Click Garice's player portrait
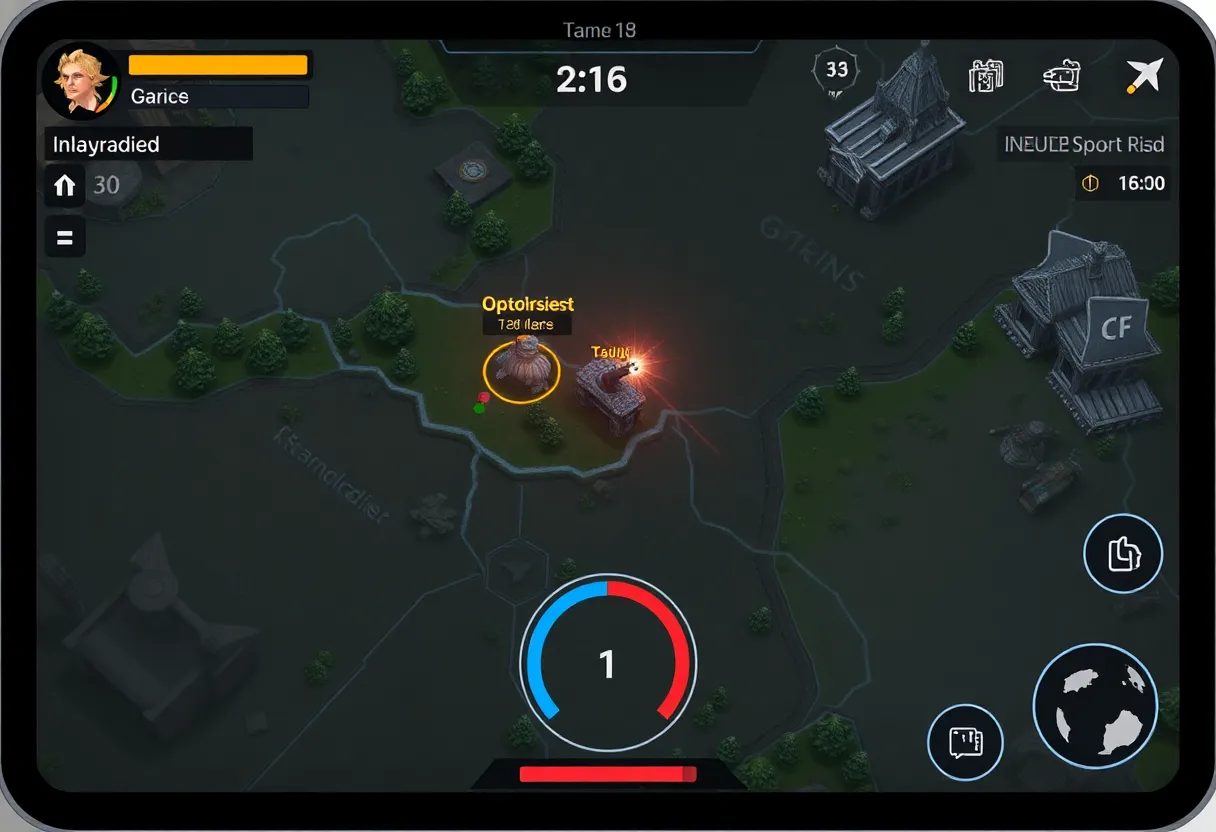This screenshot has width=1216, height=832. point(80,82)
